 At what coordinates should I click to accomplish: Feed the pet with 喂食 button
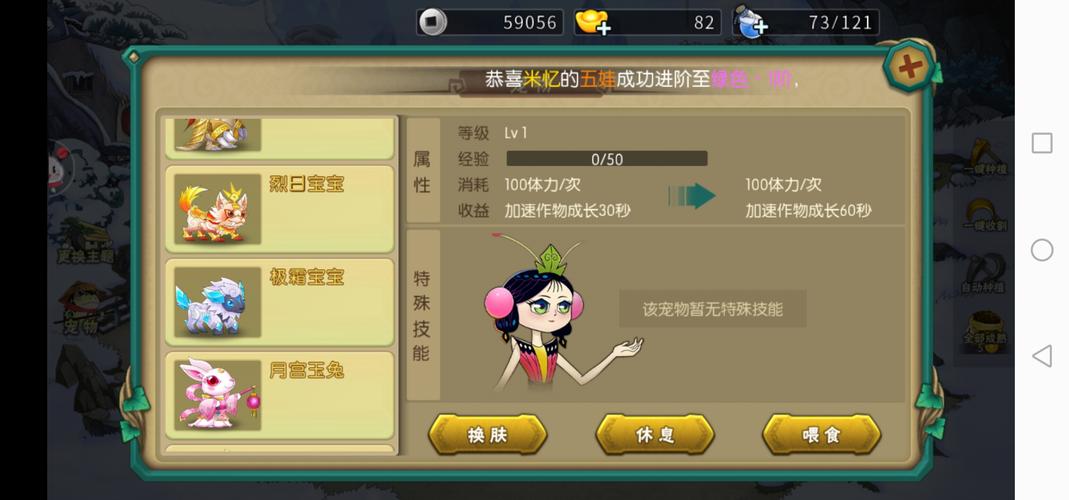pos(821,435)
